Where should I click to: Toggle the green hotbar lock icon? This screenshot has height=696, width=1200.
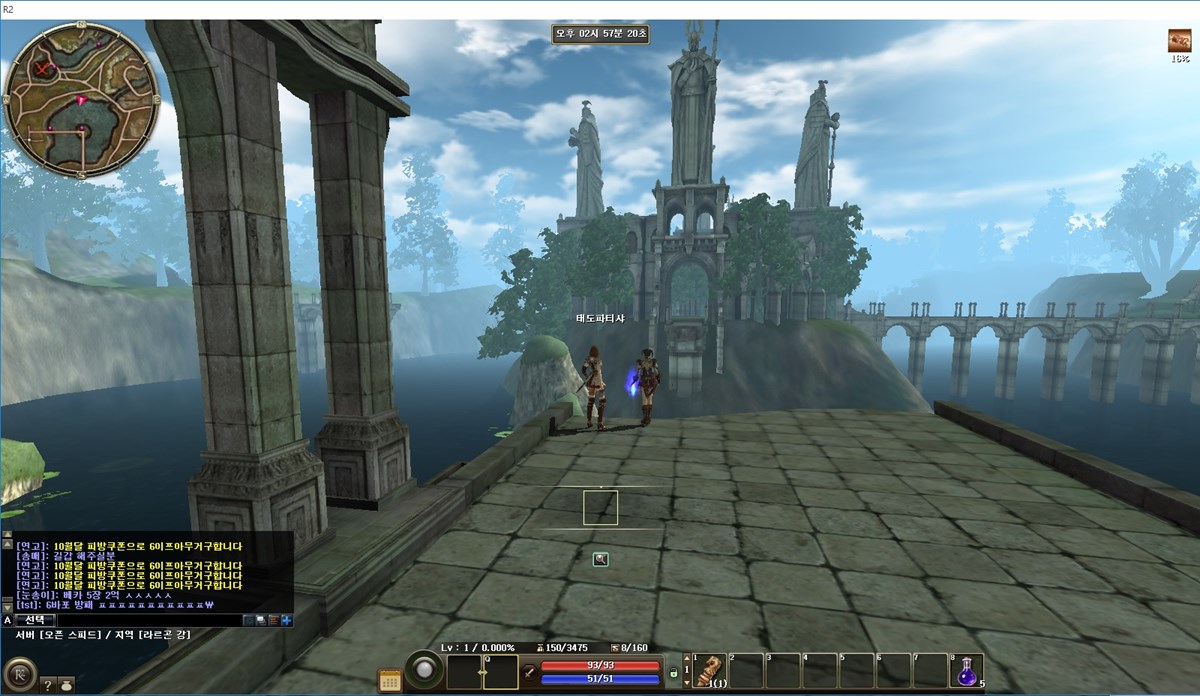click(673, 674)
